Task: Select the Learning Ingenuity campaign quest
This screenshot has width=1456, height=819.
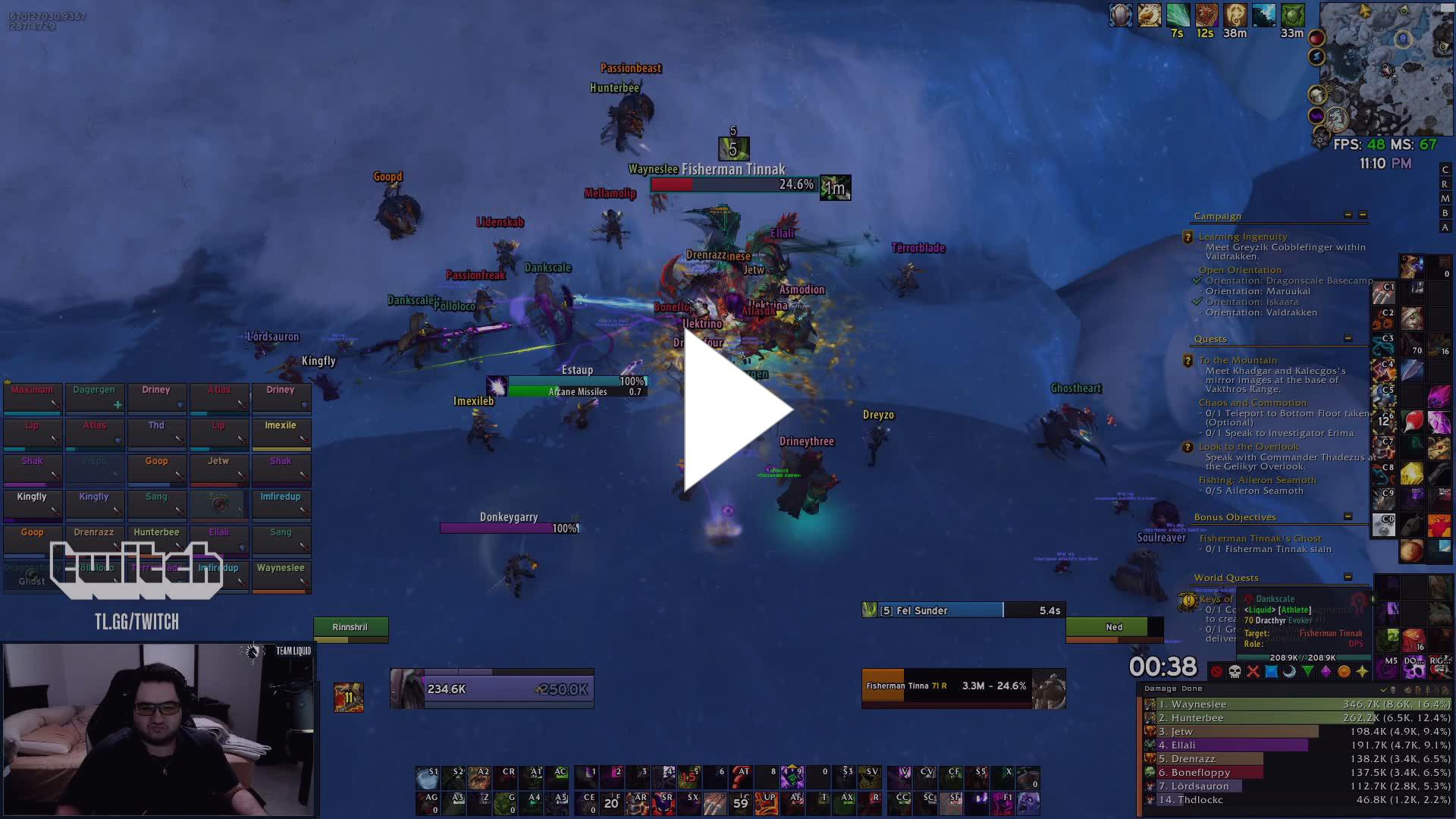Action: pyautogui.click(x=1243, y=237)
